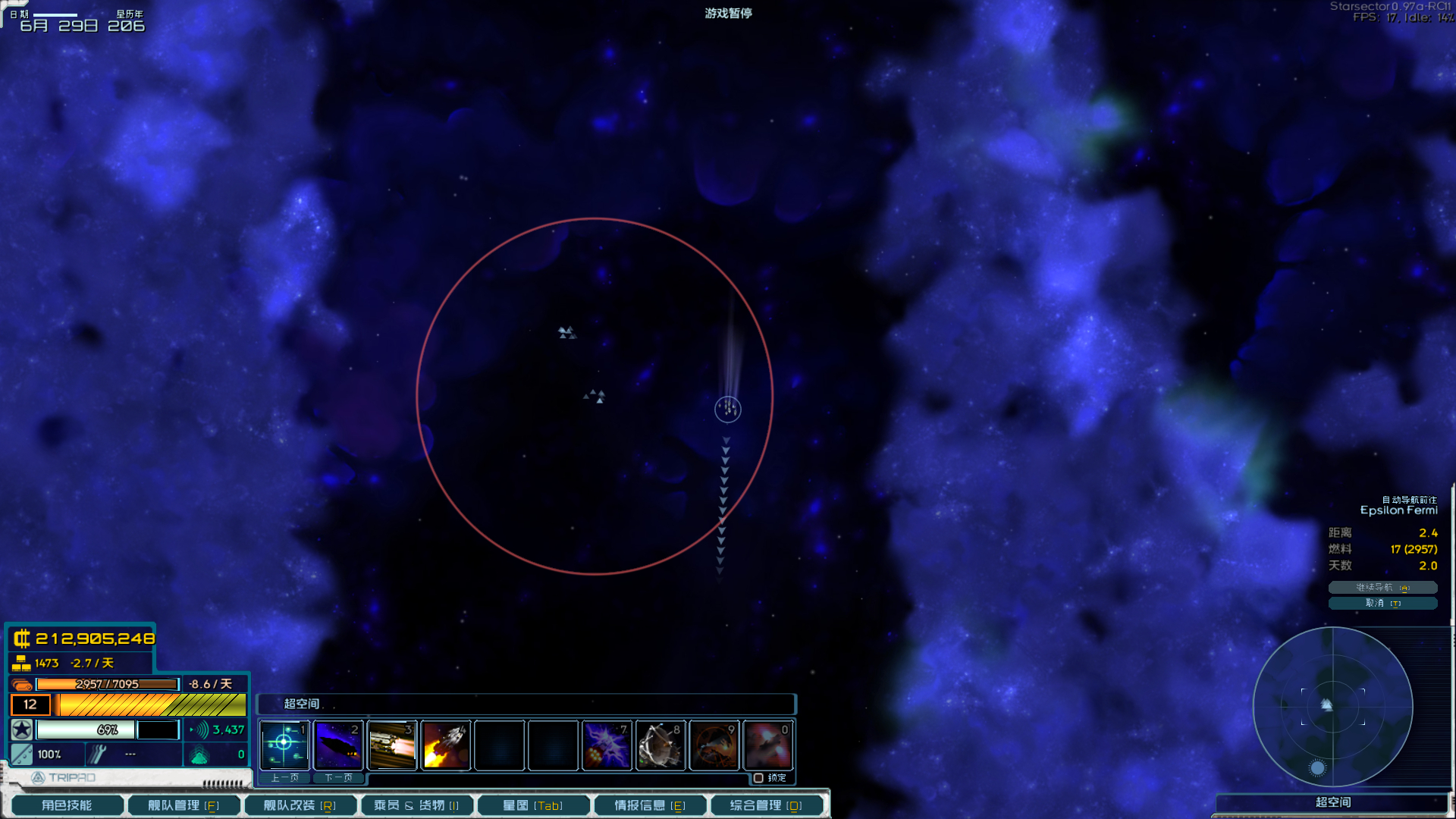
Task: Cancel autopilot with the 取消 button
Action: click(x=1382, y=604)
